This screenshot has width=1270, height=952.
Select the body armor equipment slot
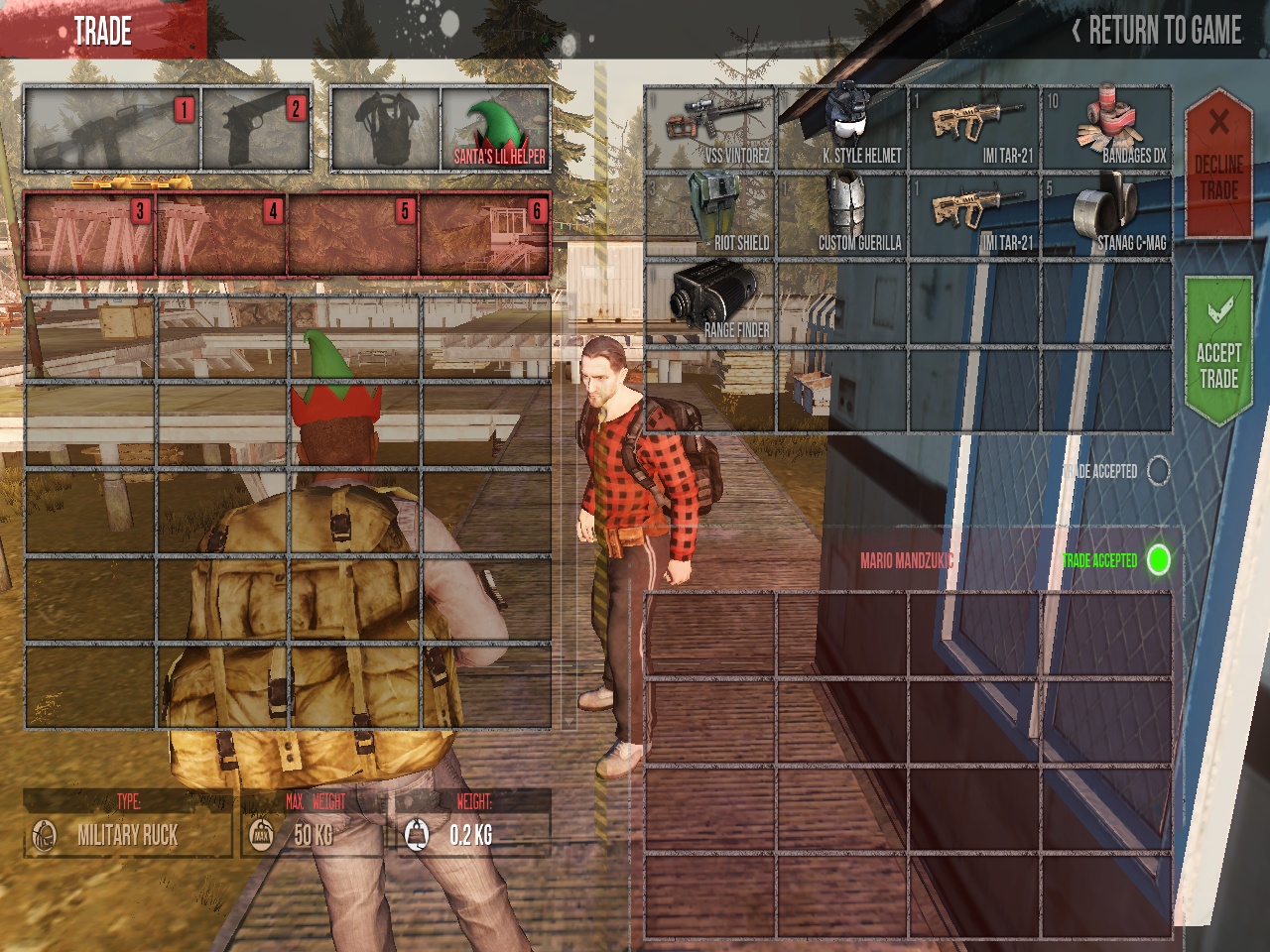pyautogui.click(x=385, y=130)
